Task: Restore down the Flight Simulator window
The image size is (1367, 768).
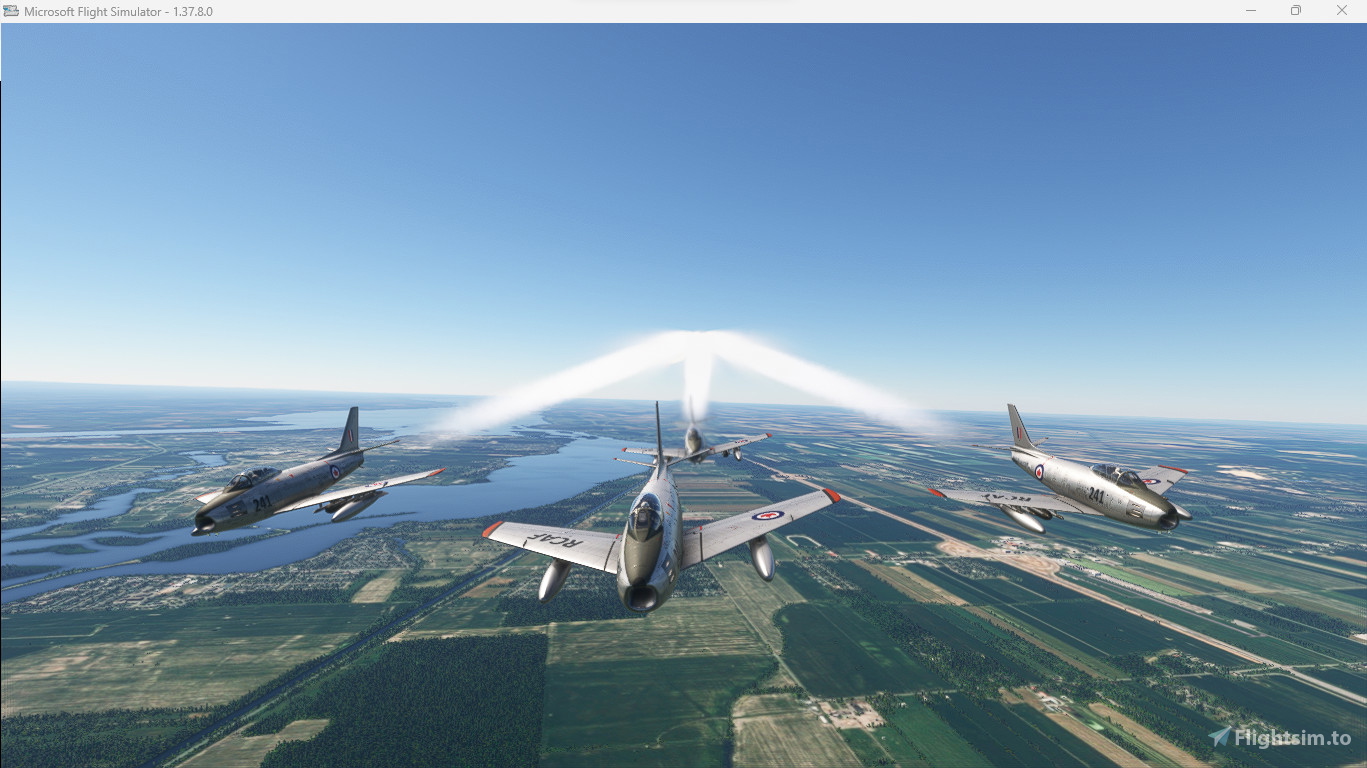Action: click(x=1295, y=10)
